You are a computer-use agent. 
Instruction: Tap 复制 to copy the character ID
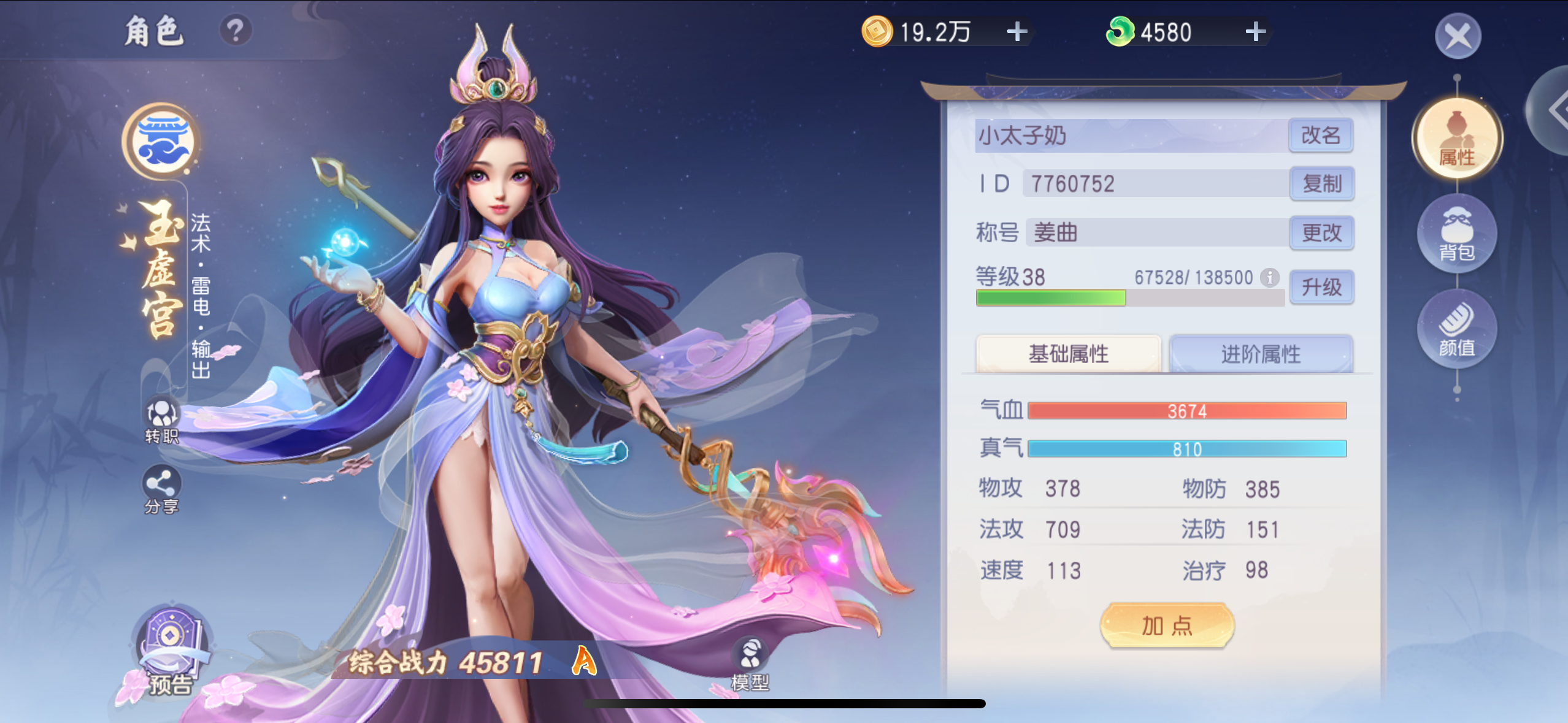[1322, 183]
